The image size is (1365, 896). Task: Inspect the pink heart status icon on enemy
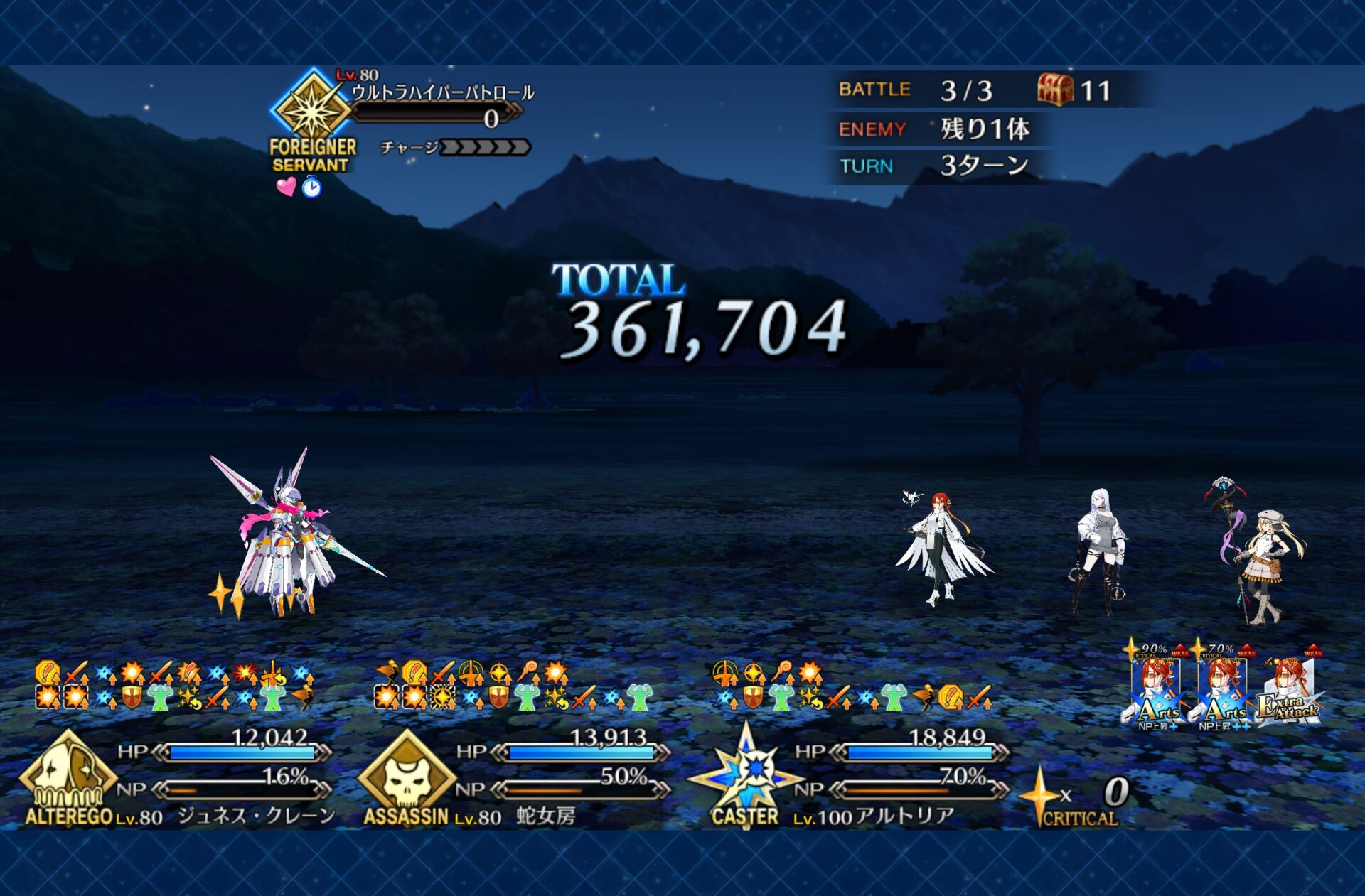[x=286, y=187]
